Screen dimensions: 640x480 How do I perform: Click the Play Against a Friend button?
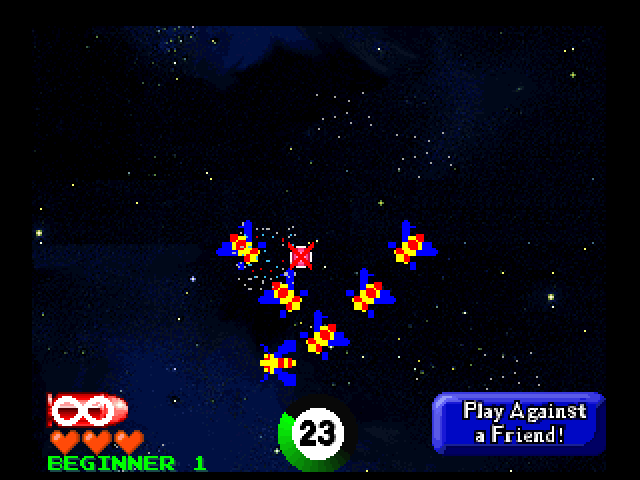pos(518,423)
